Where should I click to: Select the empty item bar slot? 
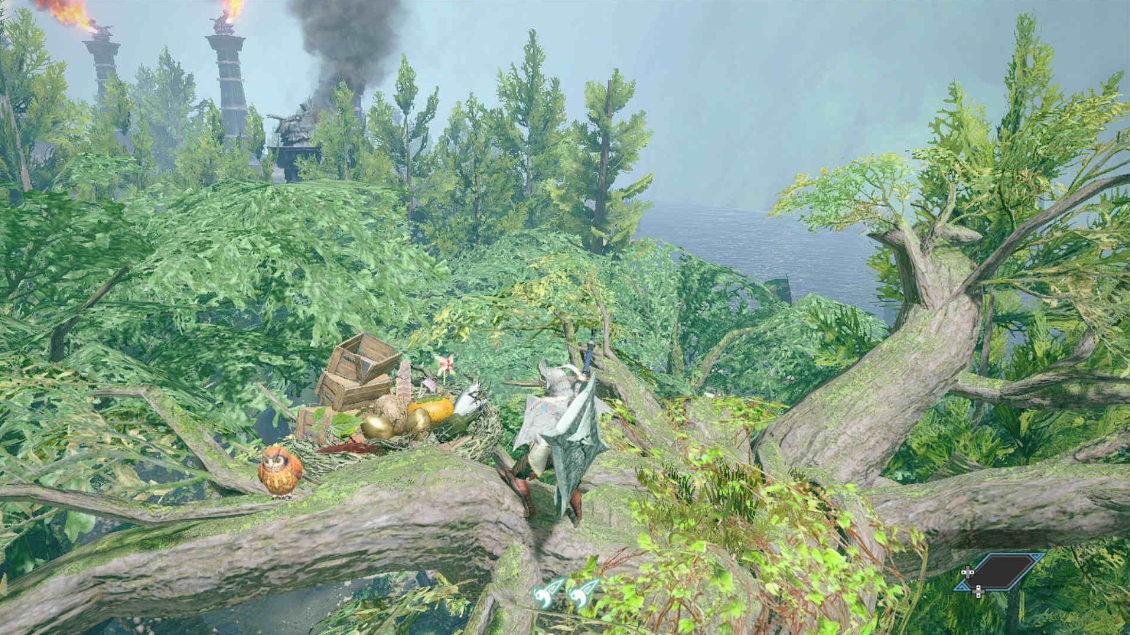[x=999, y=572]
